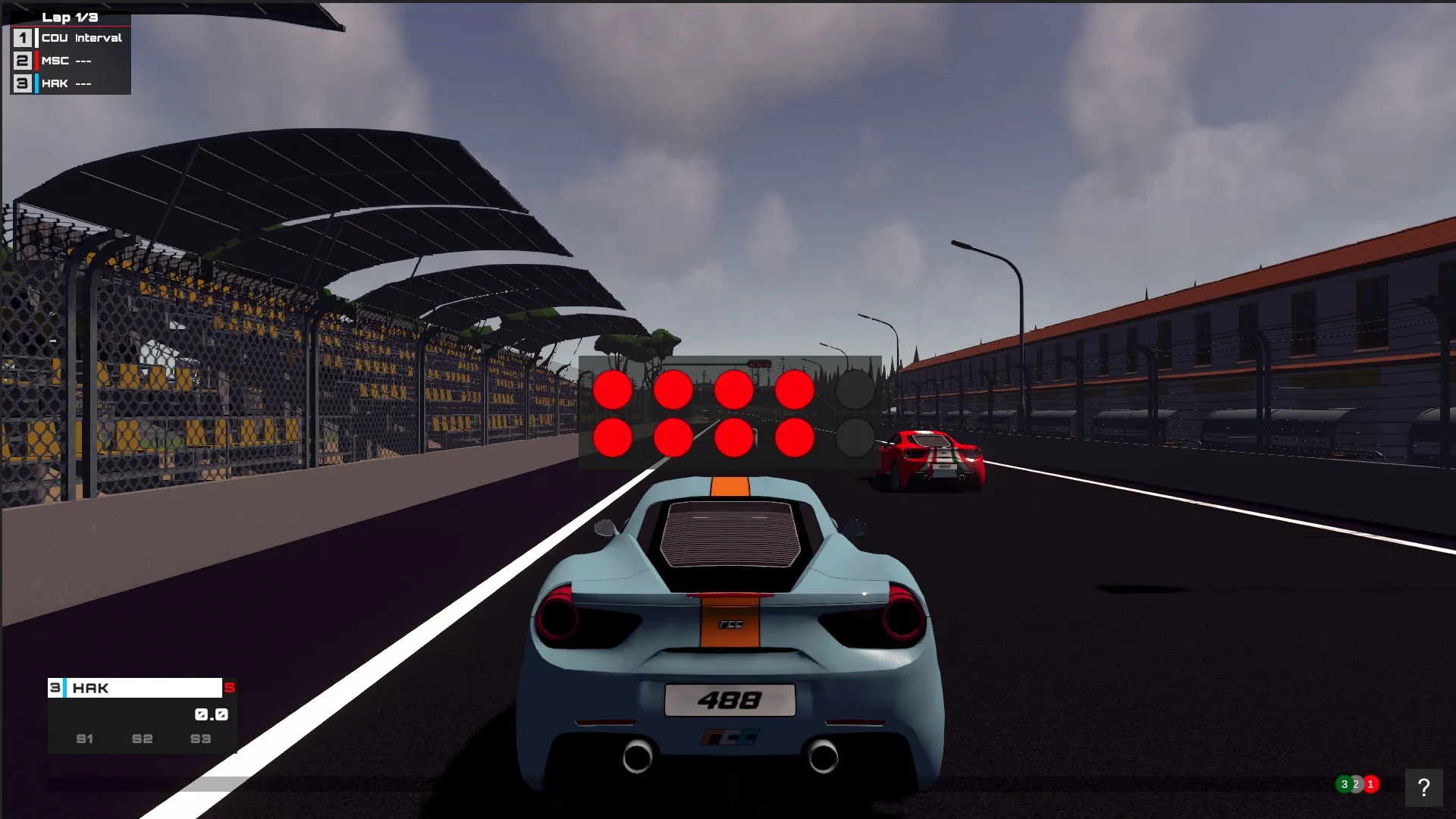
Task: Select the S1 sector tab
Action: [84, 739]
